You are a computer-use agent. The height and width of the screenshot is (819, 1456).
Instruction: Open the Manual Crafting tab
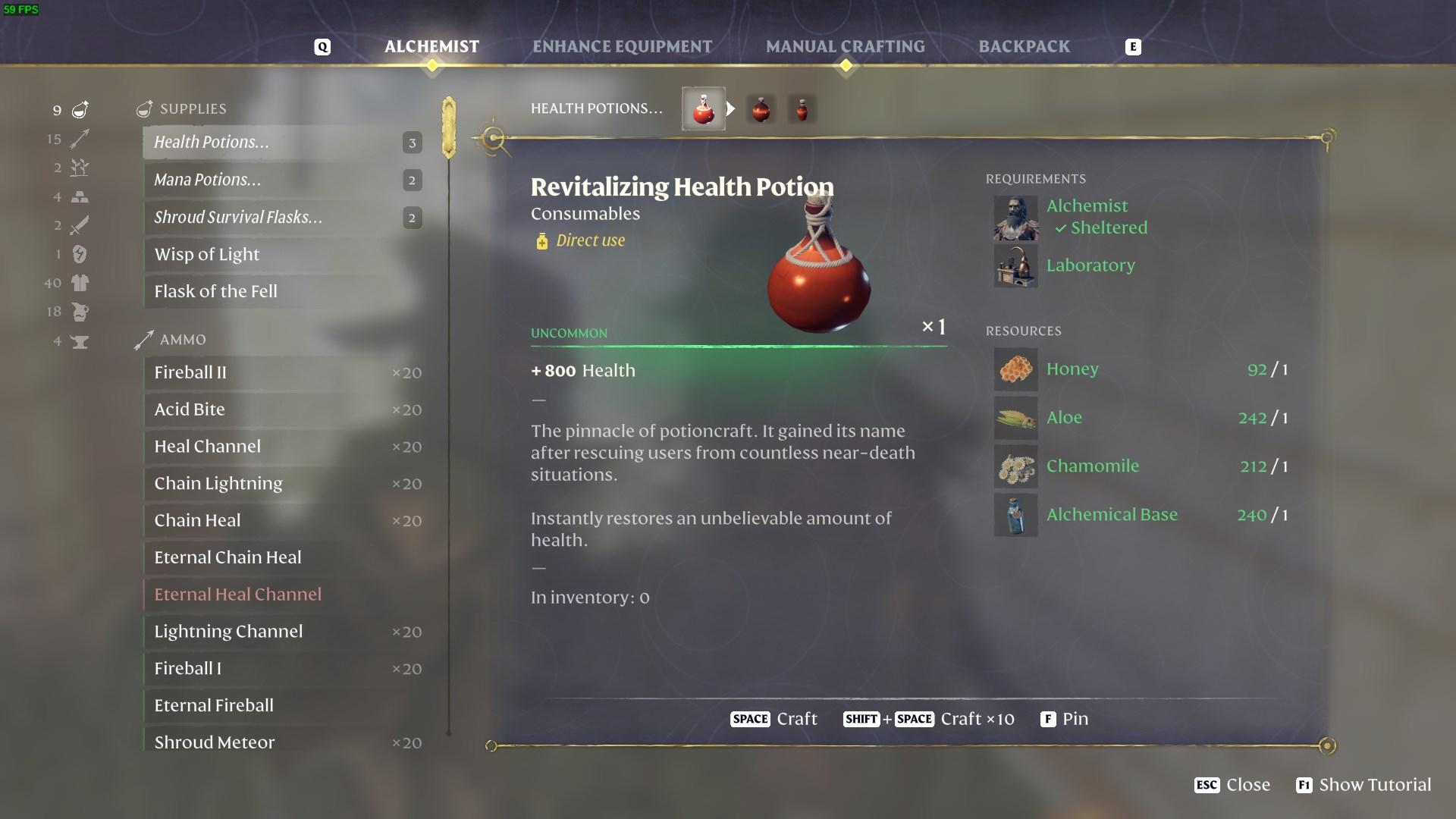845,47
